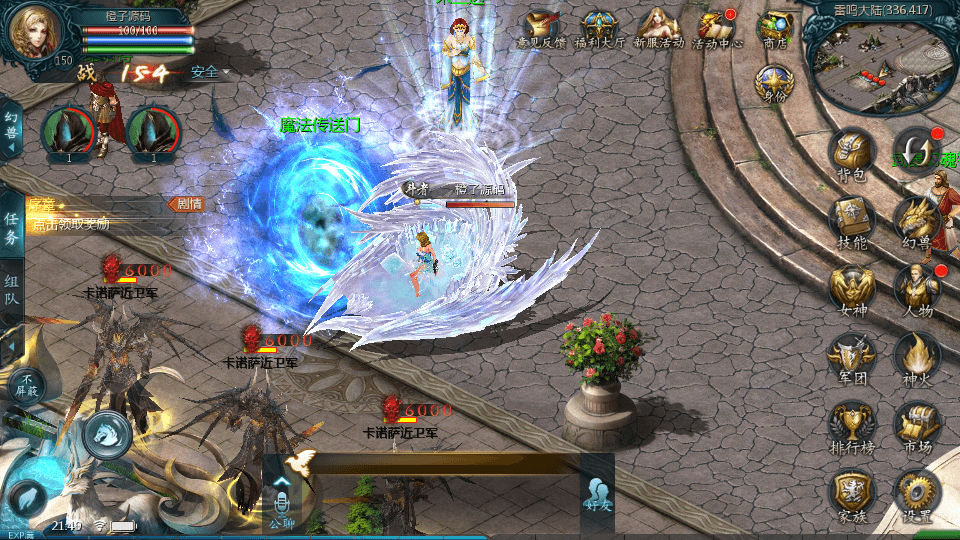
Task: Open the 女神 goddess menu
Action: [851, 288]
